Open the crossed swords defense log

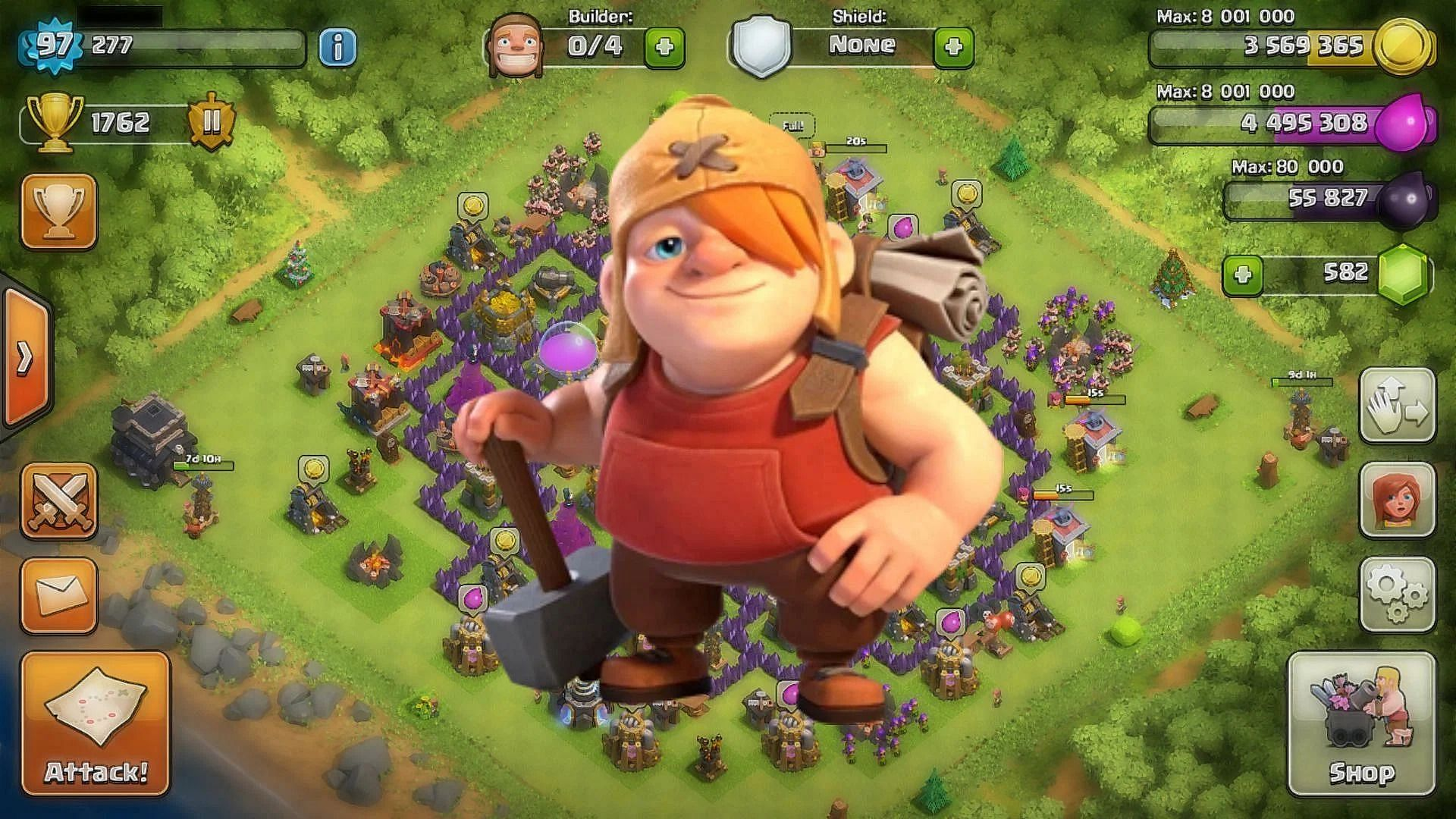coord(59,501)
